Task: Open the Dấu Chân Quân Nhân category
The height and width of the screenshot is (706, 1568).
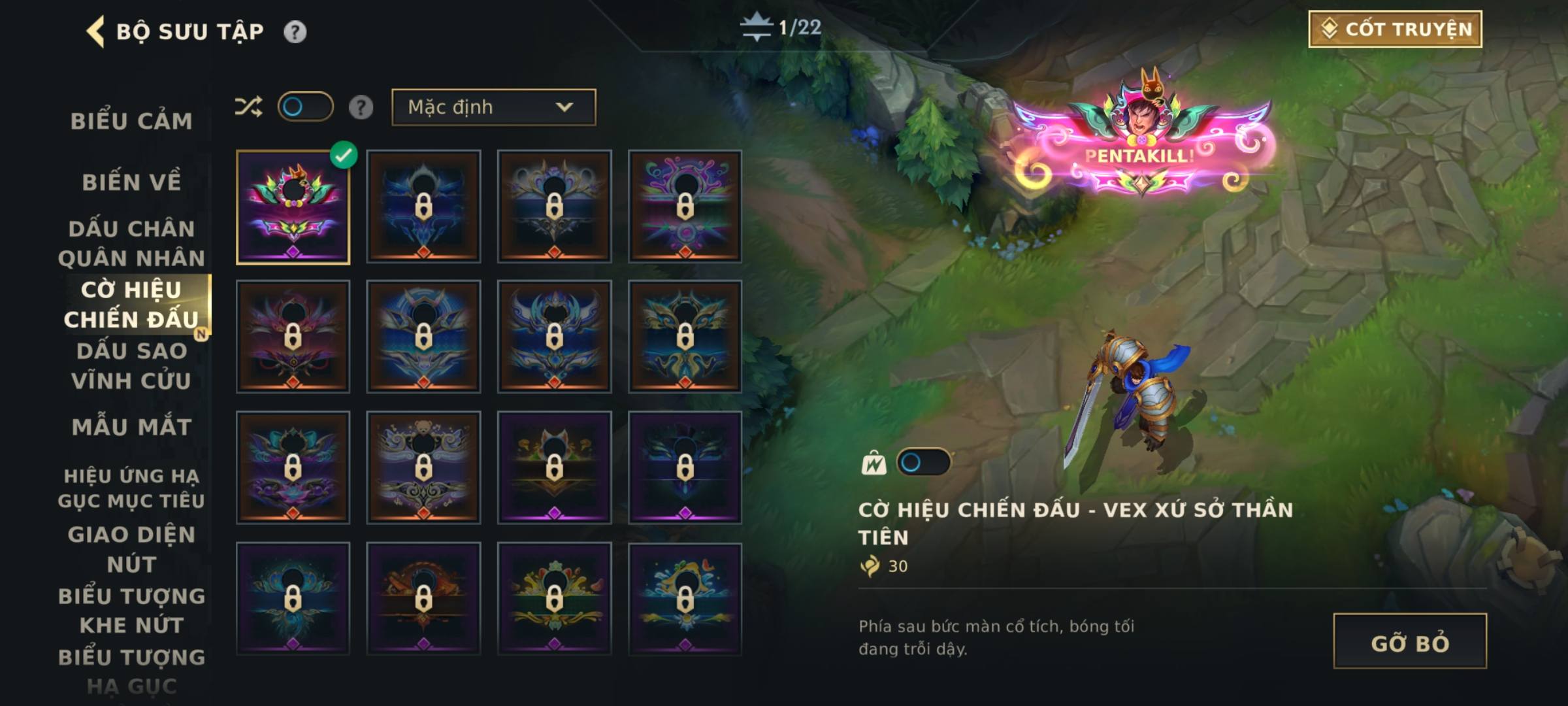Action: (131, 243)
